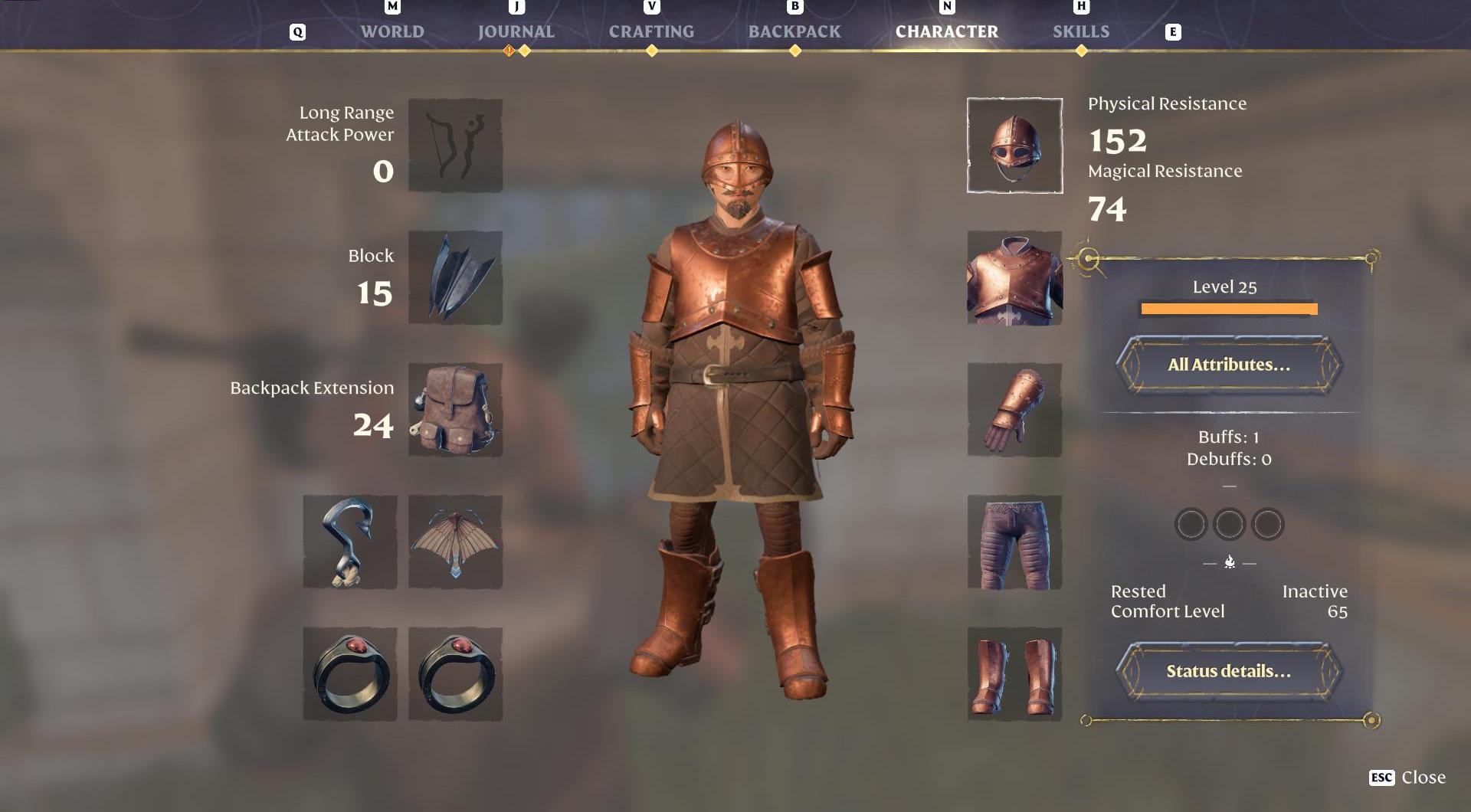
Task: Click the grappling hook equipment slot
Action: [350, 542]
